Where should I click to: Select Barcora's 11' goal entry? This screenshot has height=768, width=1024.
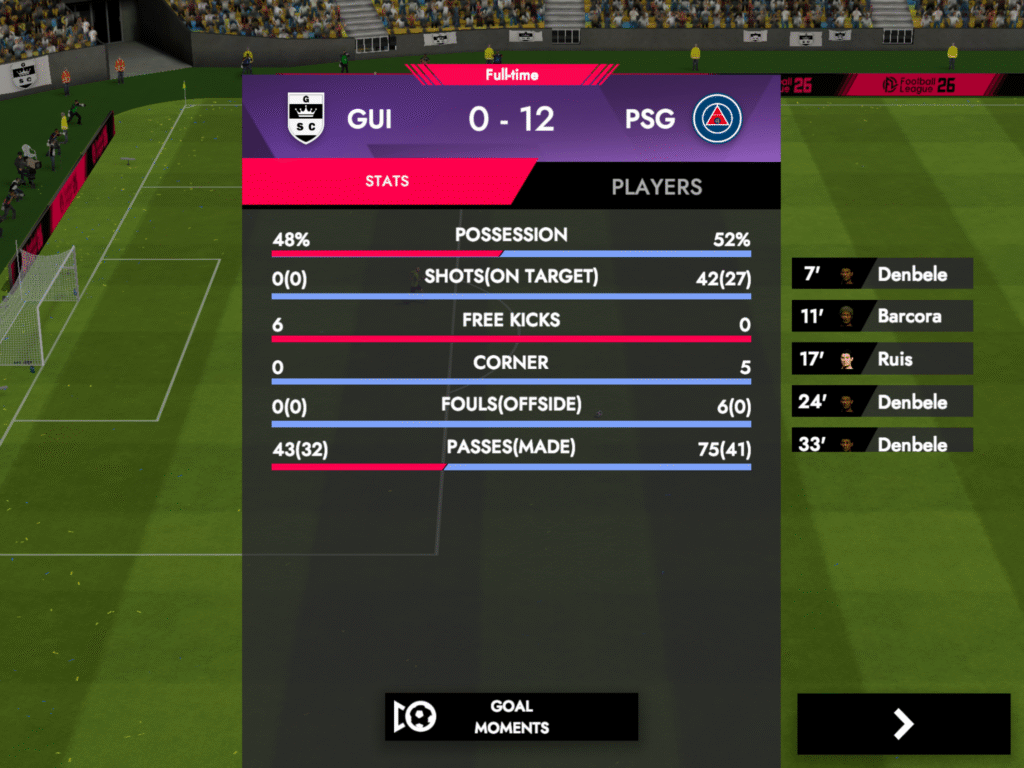tap(882, 316)
